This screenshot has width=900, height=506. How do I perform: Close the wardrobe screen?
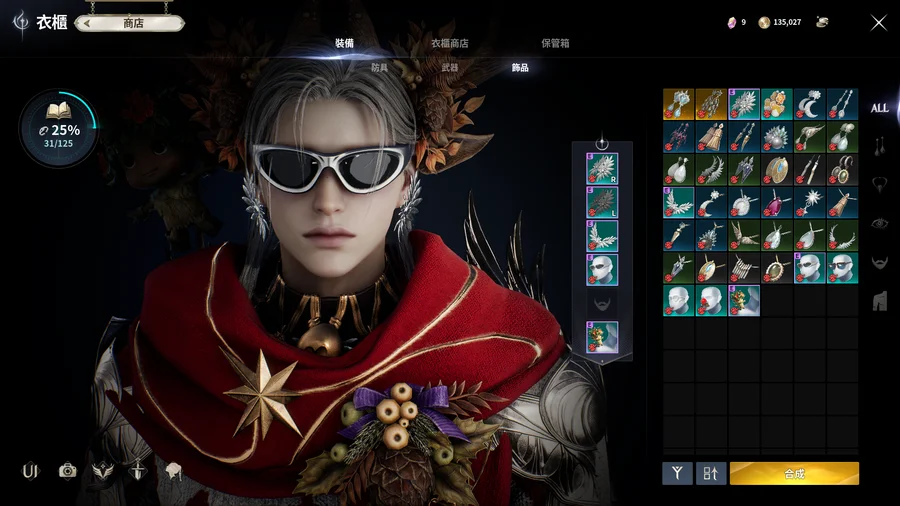point(878,22)
